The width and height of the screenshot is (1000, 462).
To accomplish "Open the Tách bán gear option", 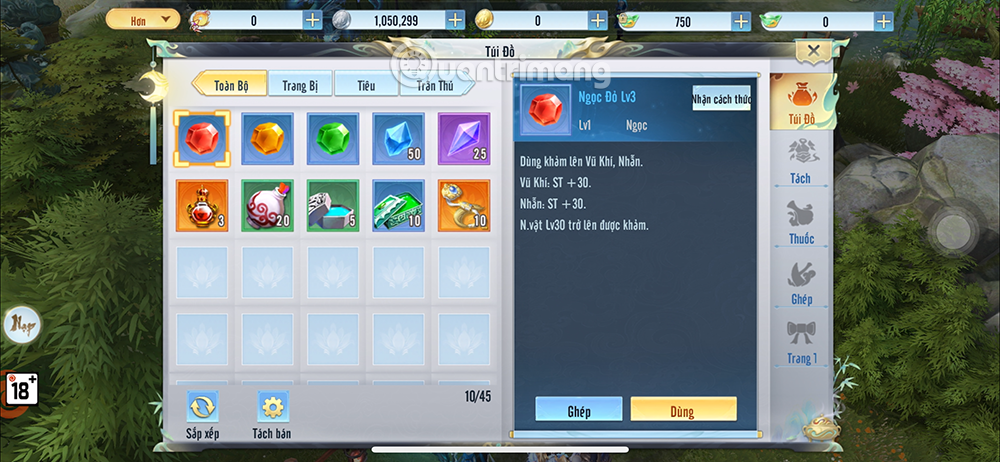I will [x=271, y=415].
